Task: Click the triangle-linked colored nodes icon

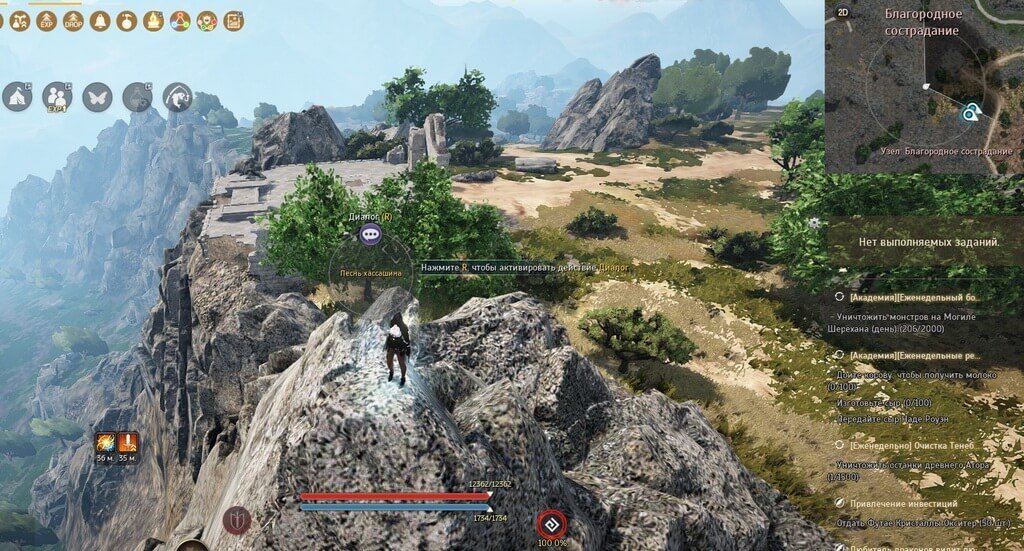Action: point(180,20)
